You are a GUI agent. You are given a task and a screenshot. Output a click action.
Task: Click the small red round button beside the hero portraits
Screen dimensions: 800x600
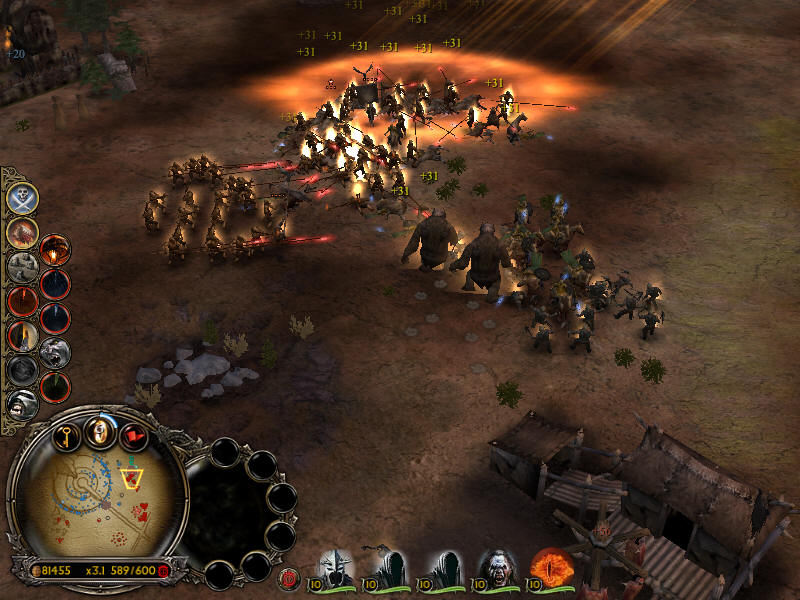(x=289, y=576)
